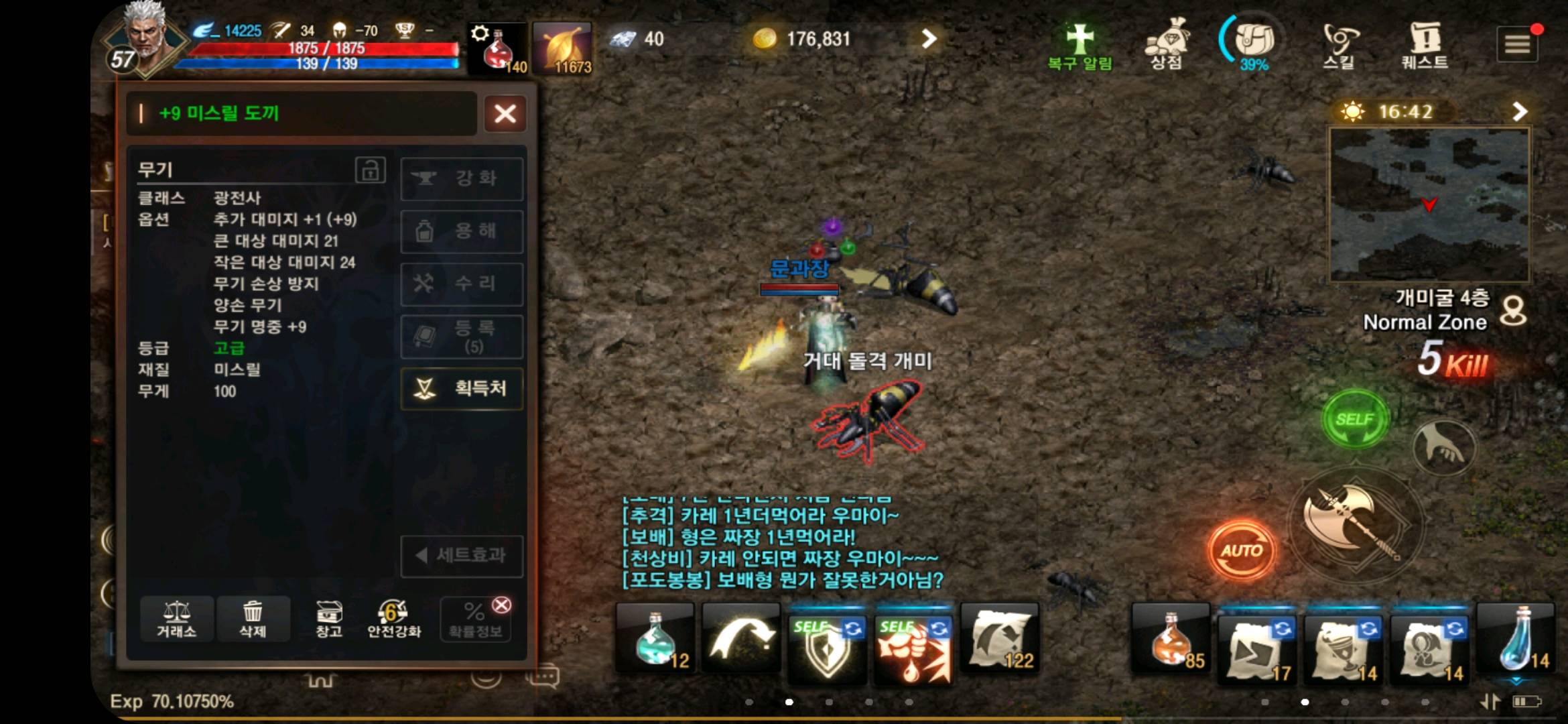Open the arrow next to 16:42 time

point(1520,112)
